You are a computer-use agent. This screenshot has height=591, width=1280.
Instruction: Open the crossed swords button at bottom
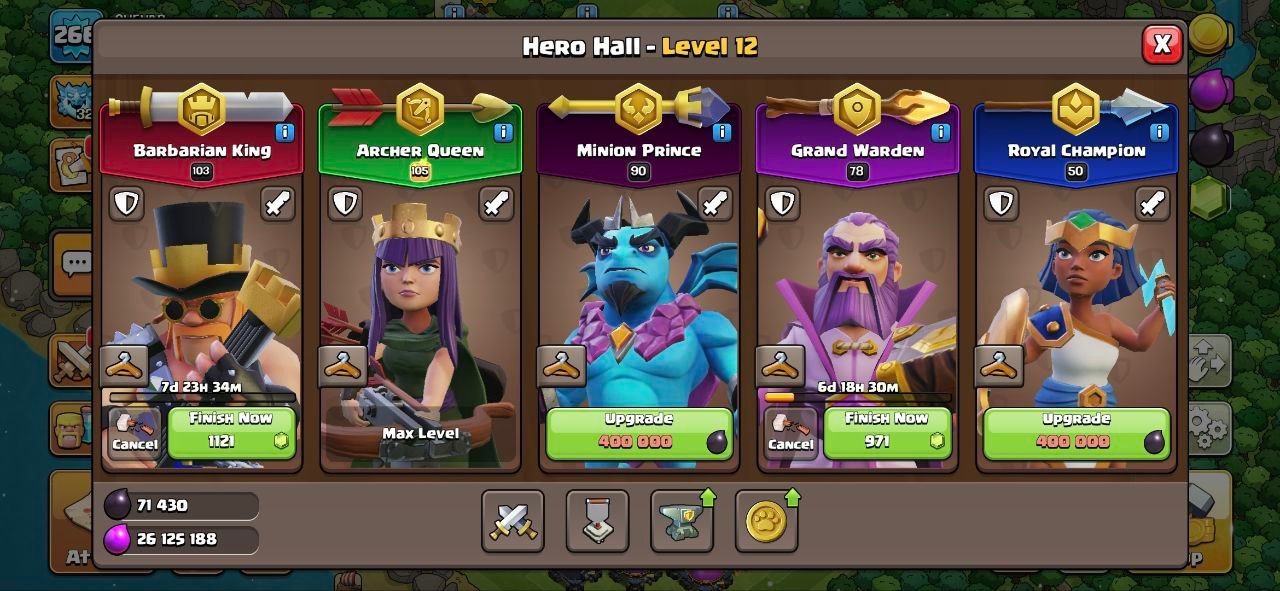click(513, 521)
